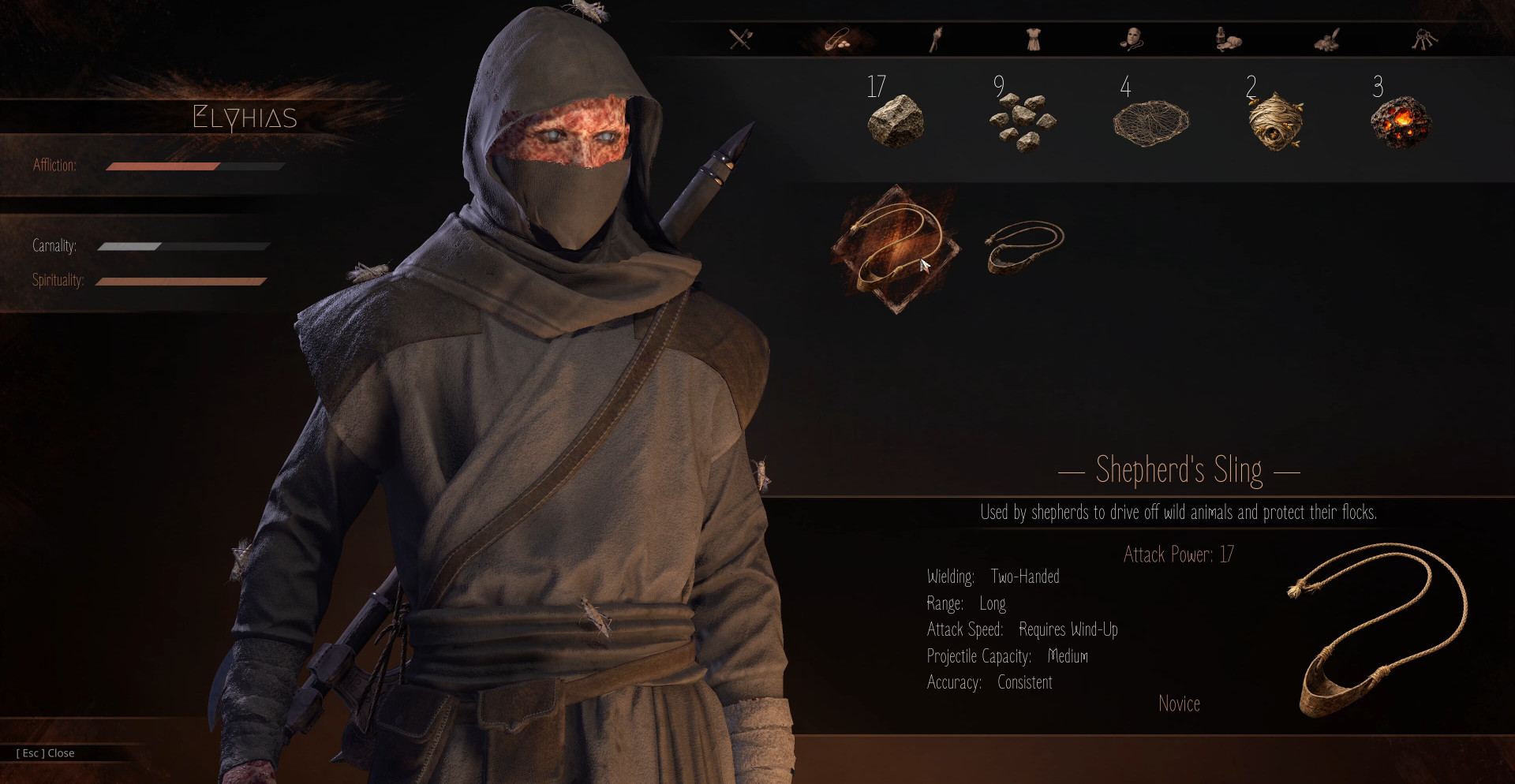This screenshot has height=784, width=1515.
Task: Select the large rock with count 17
Action: pos(896,121)
